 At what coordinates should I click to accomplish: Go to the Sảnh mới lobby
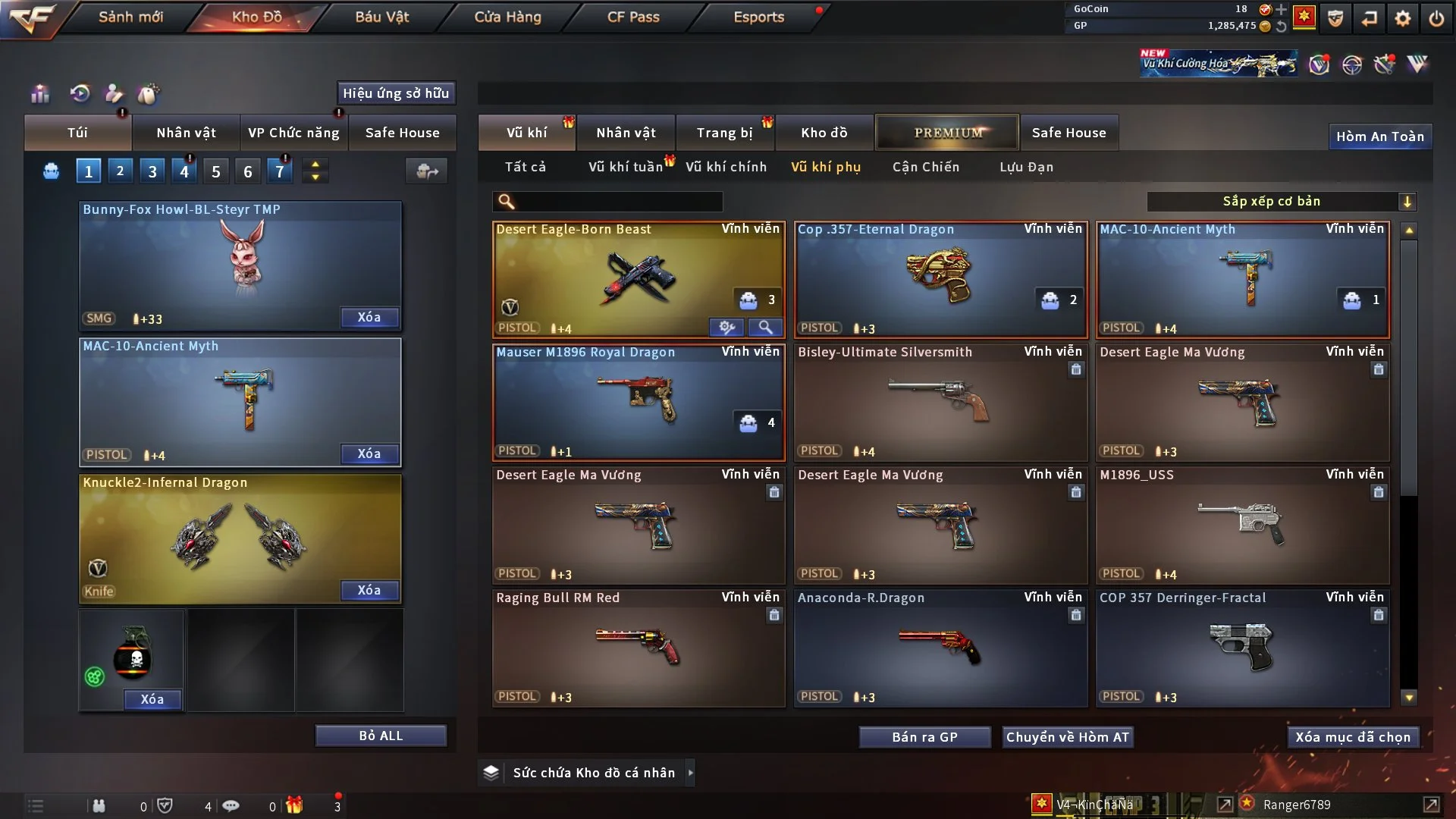130,17
